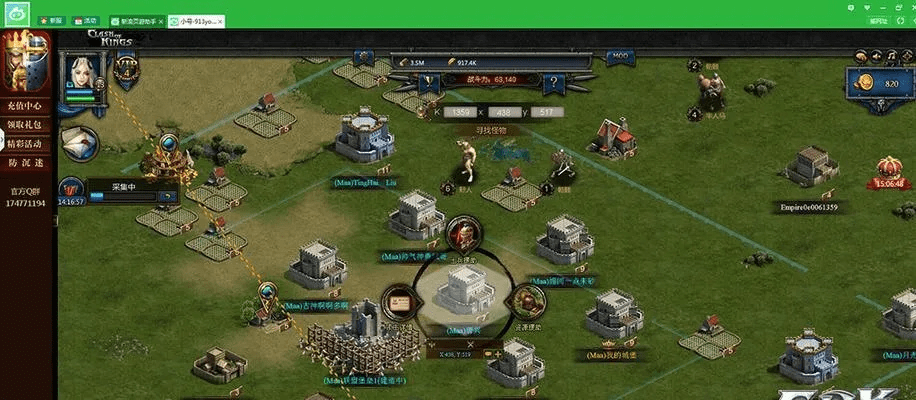This screenshot has width=916, height=400.
Task: Open the mail scroll icon
Action: (x=76, y=143)
